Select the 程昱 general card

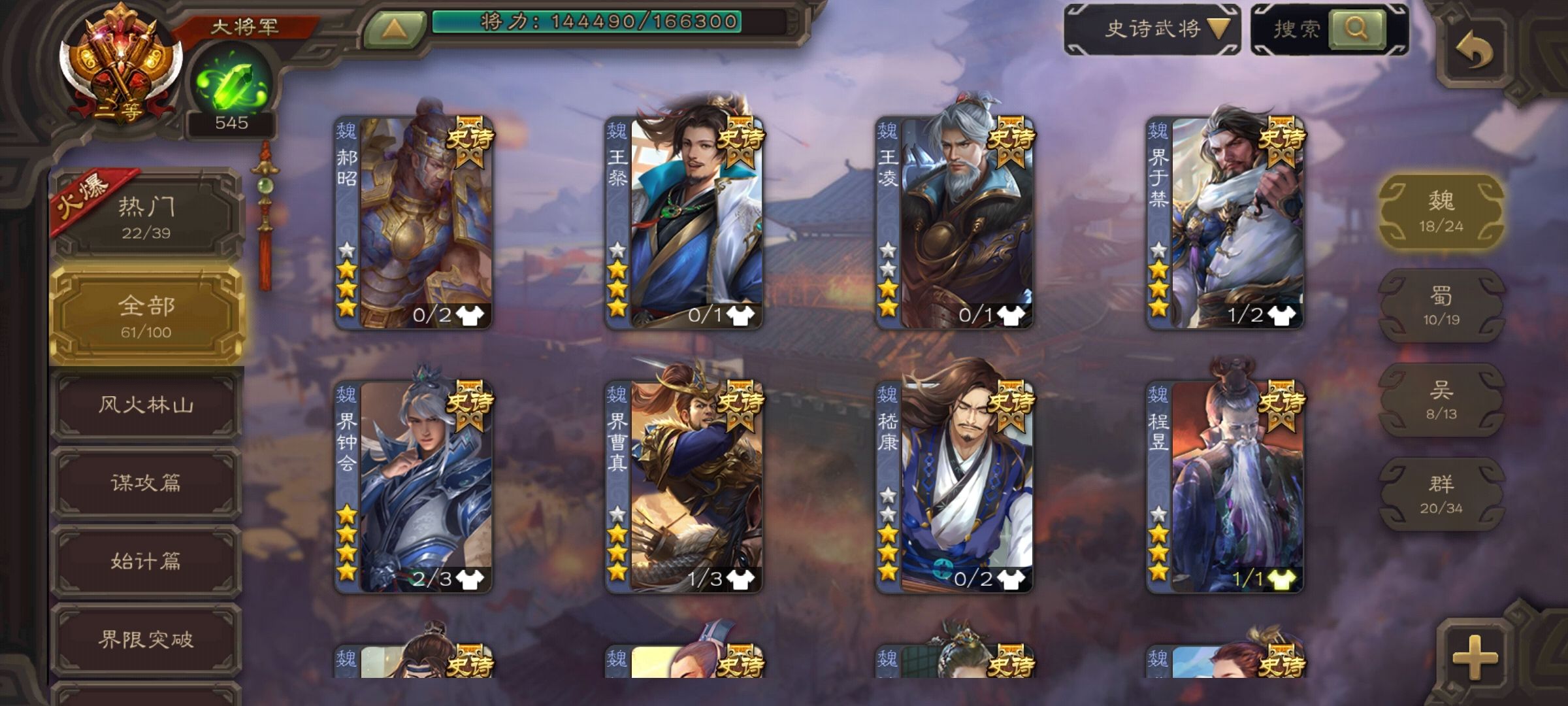tap(1224, 486)
